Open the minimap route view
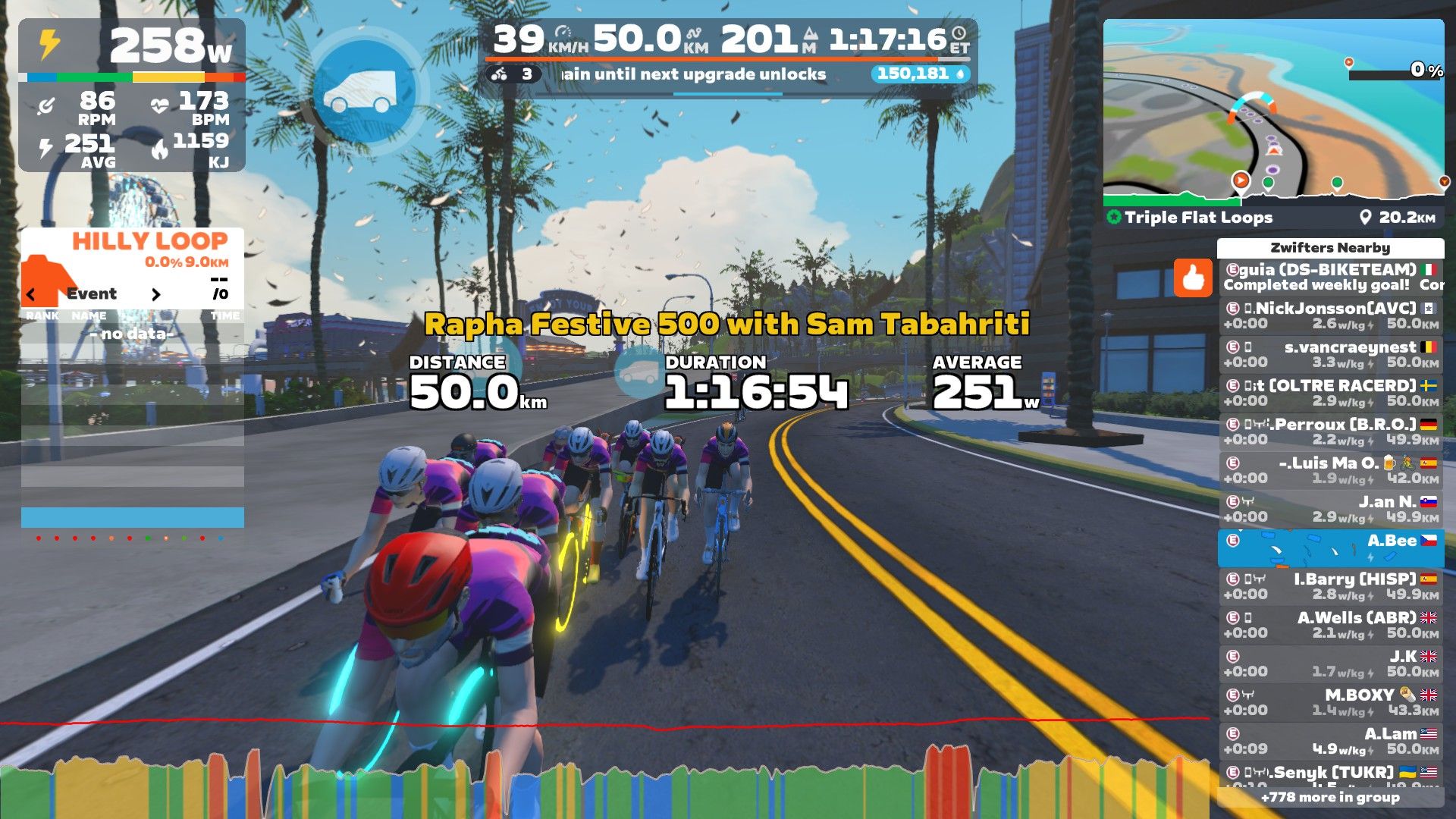 pyautogui.click(x=1273, y=110)
